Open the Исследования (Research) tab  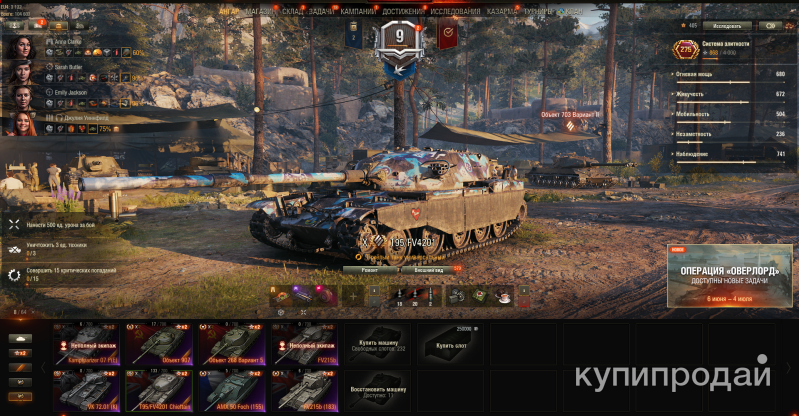pyautogui.click(x=456, y=12)
